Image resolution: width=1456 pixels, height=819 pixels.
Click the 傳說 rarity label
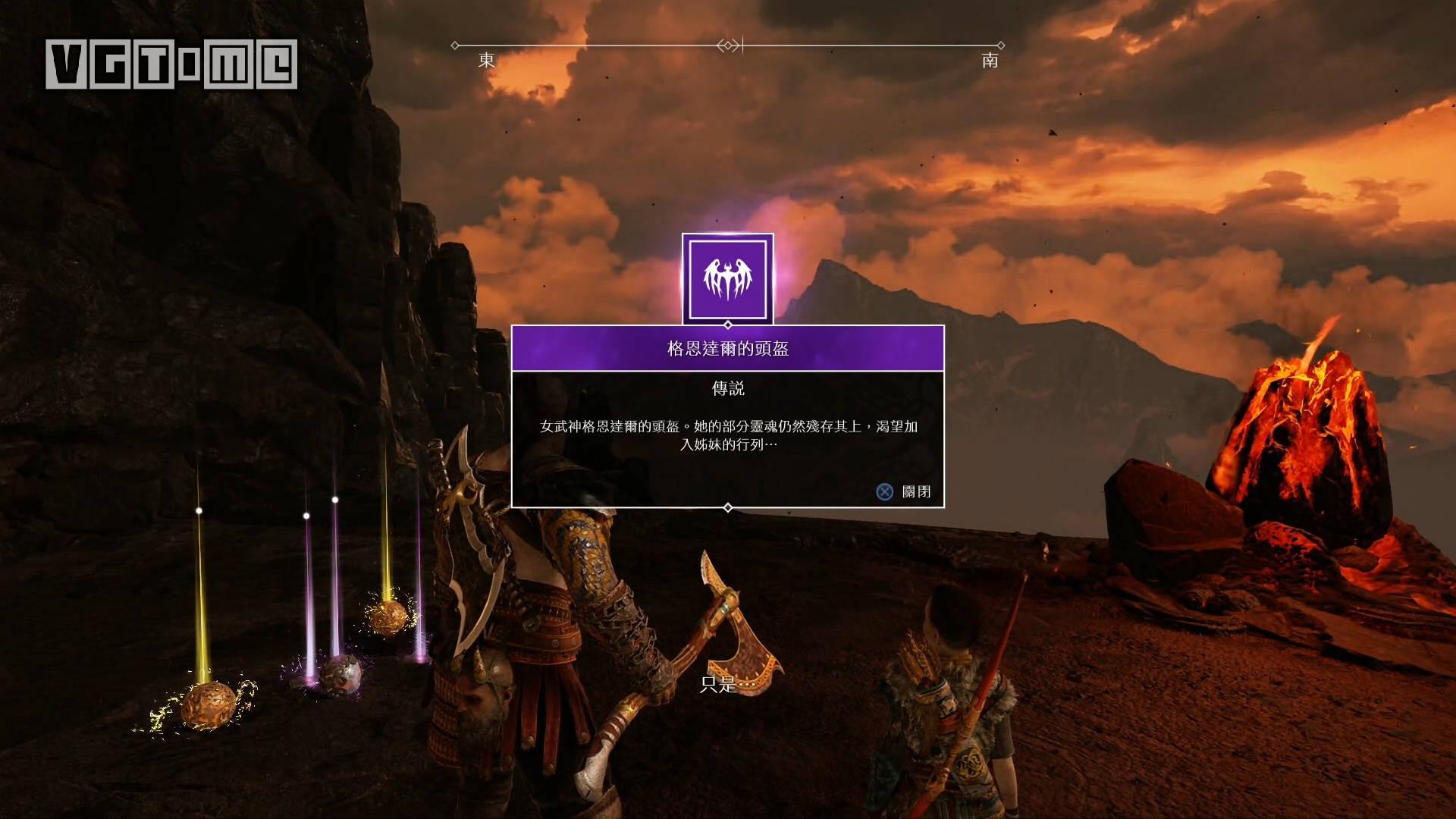[728, 388]
